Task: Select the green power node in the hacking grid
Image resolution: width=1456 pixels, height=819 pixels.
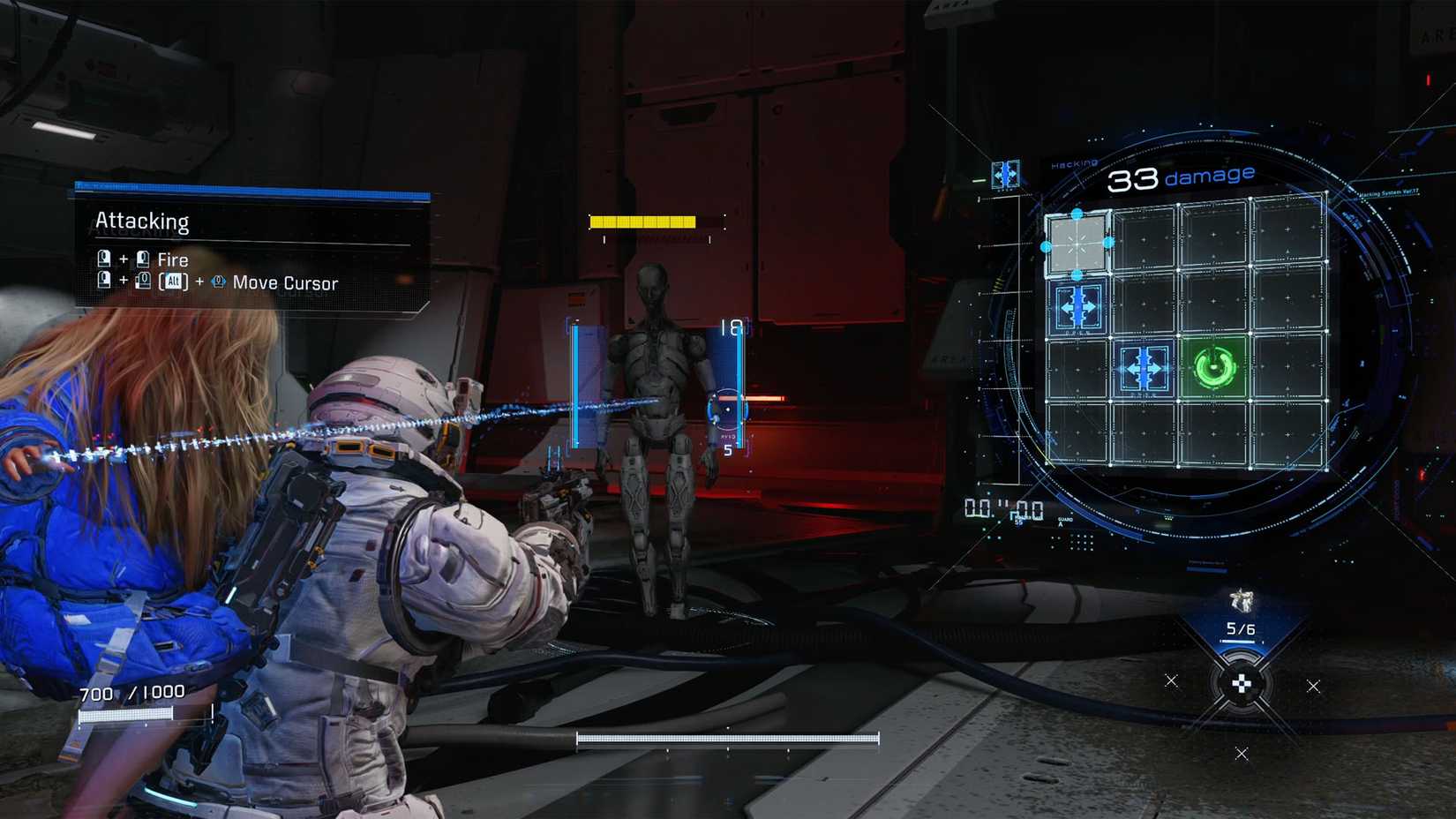Action: [1214, 367]
